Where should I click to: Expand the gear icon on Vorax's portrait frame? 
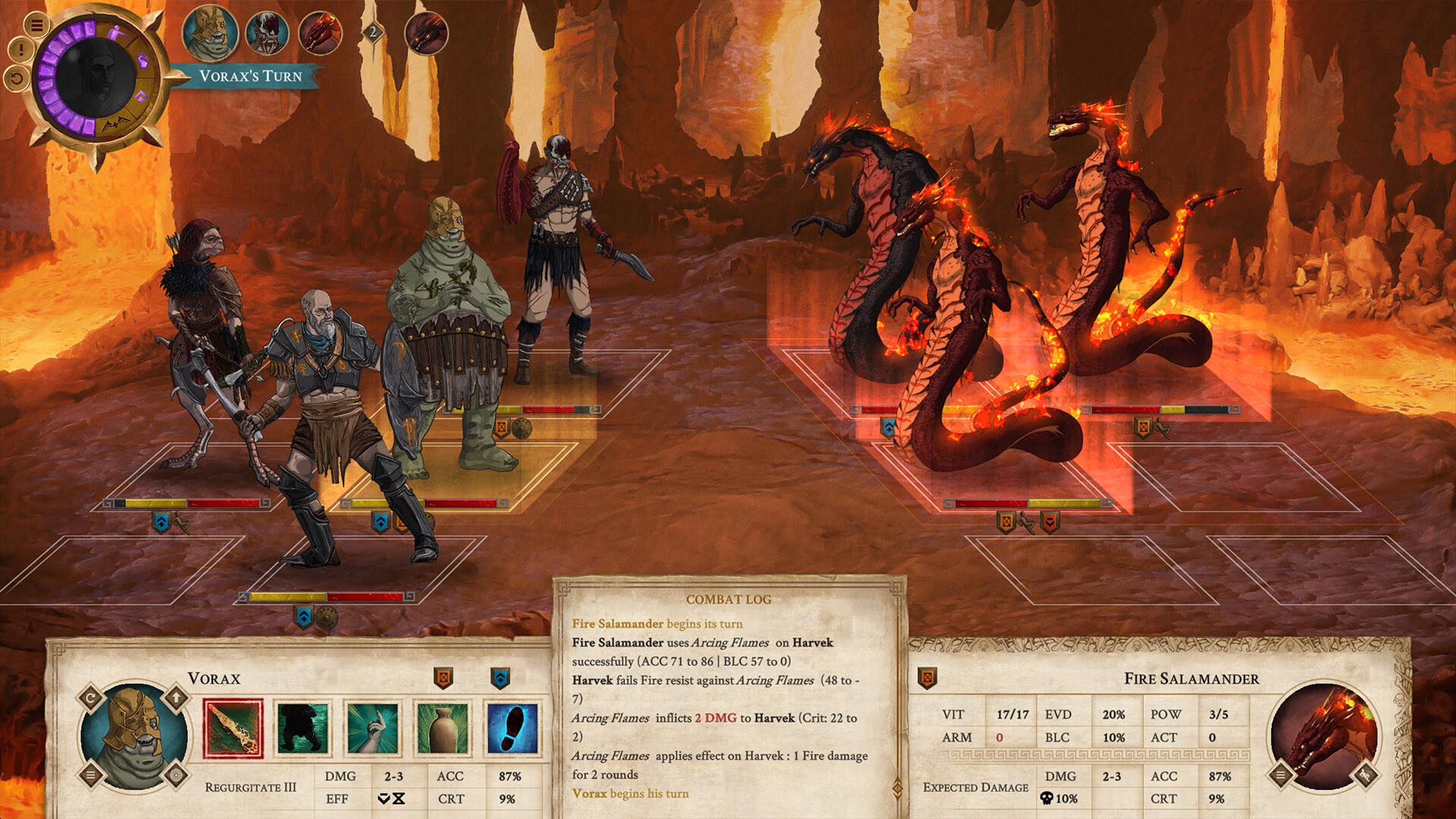175,775
